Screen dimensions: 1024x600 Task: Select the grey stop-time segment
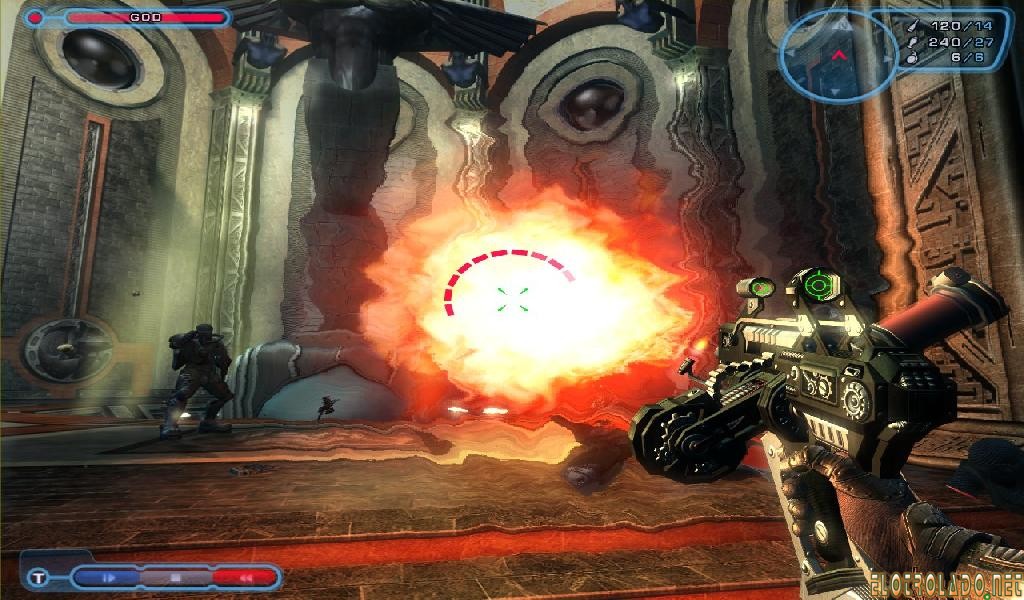coord(174,577)
